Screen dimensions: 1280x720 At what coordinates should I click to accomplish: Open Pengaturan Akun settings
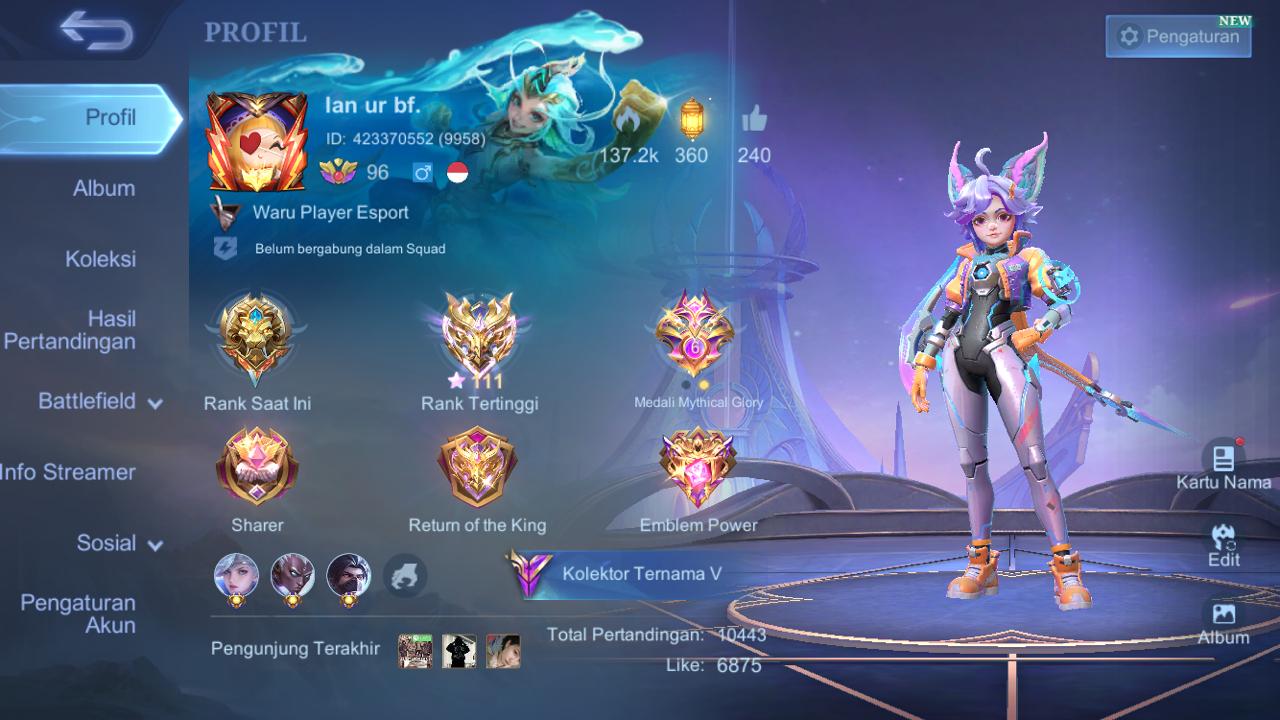click(78, 614)
